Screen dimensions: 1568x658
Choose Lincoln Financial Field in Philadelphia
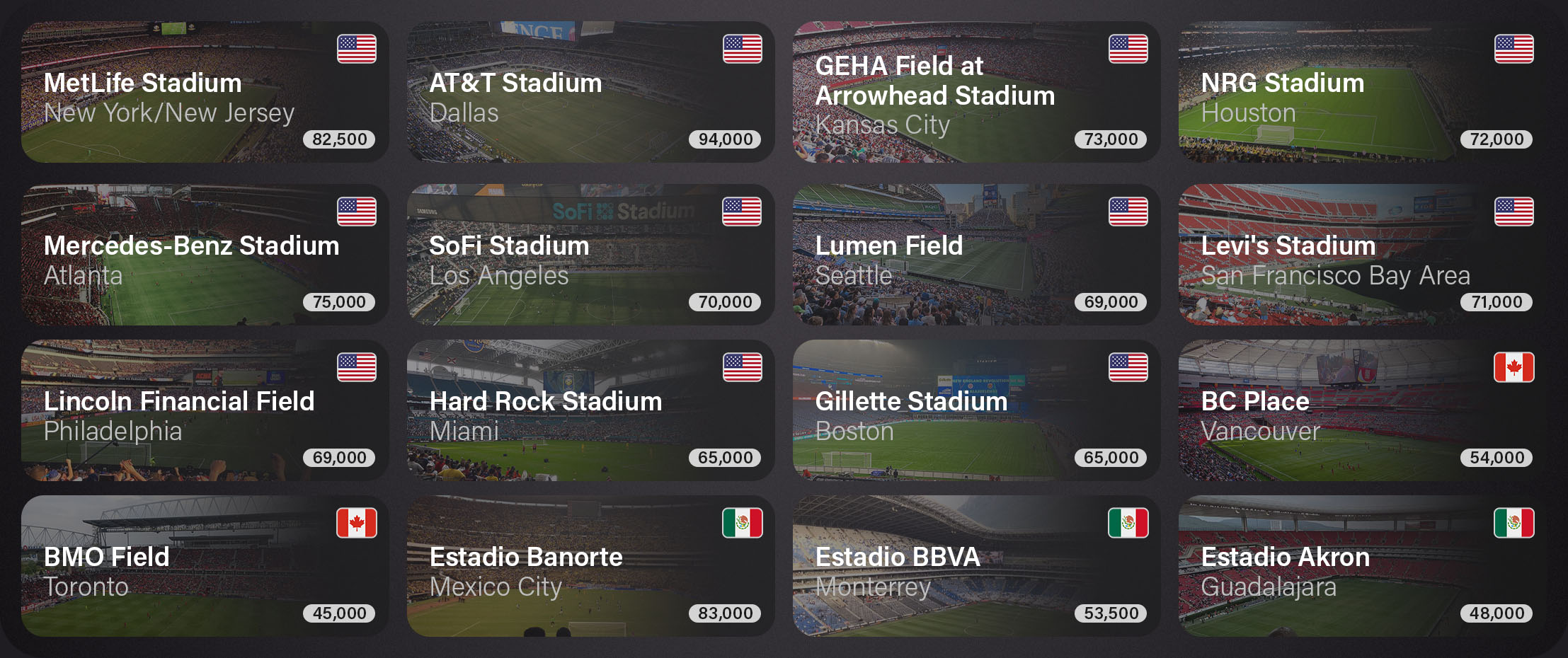click(205, 410)
